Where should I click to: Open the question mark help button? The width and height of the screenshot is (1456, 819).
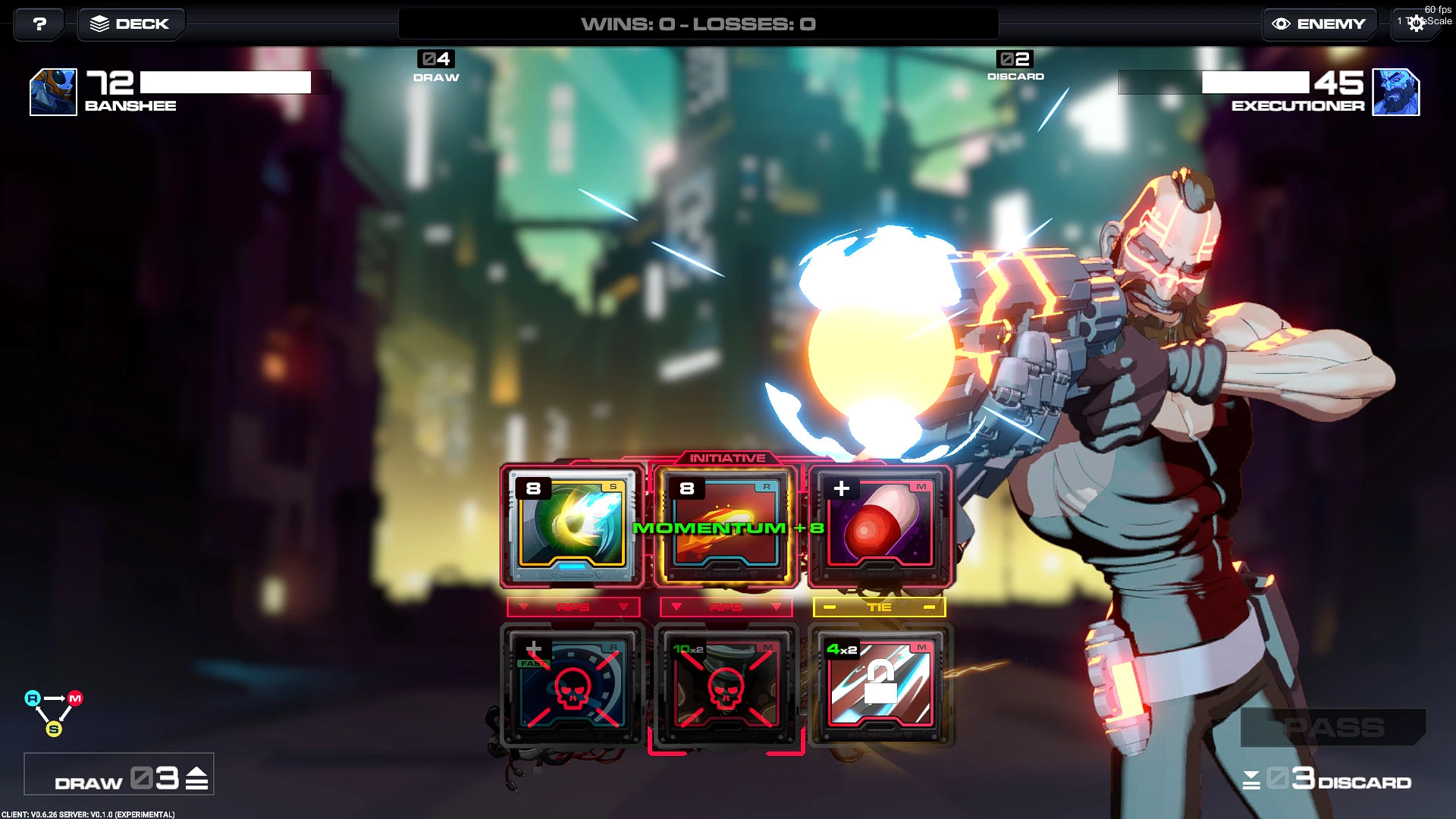39,24
